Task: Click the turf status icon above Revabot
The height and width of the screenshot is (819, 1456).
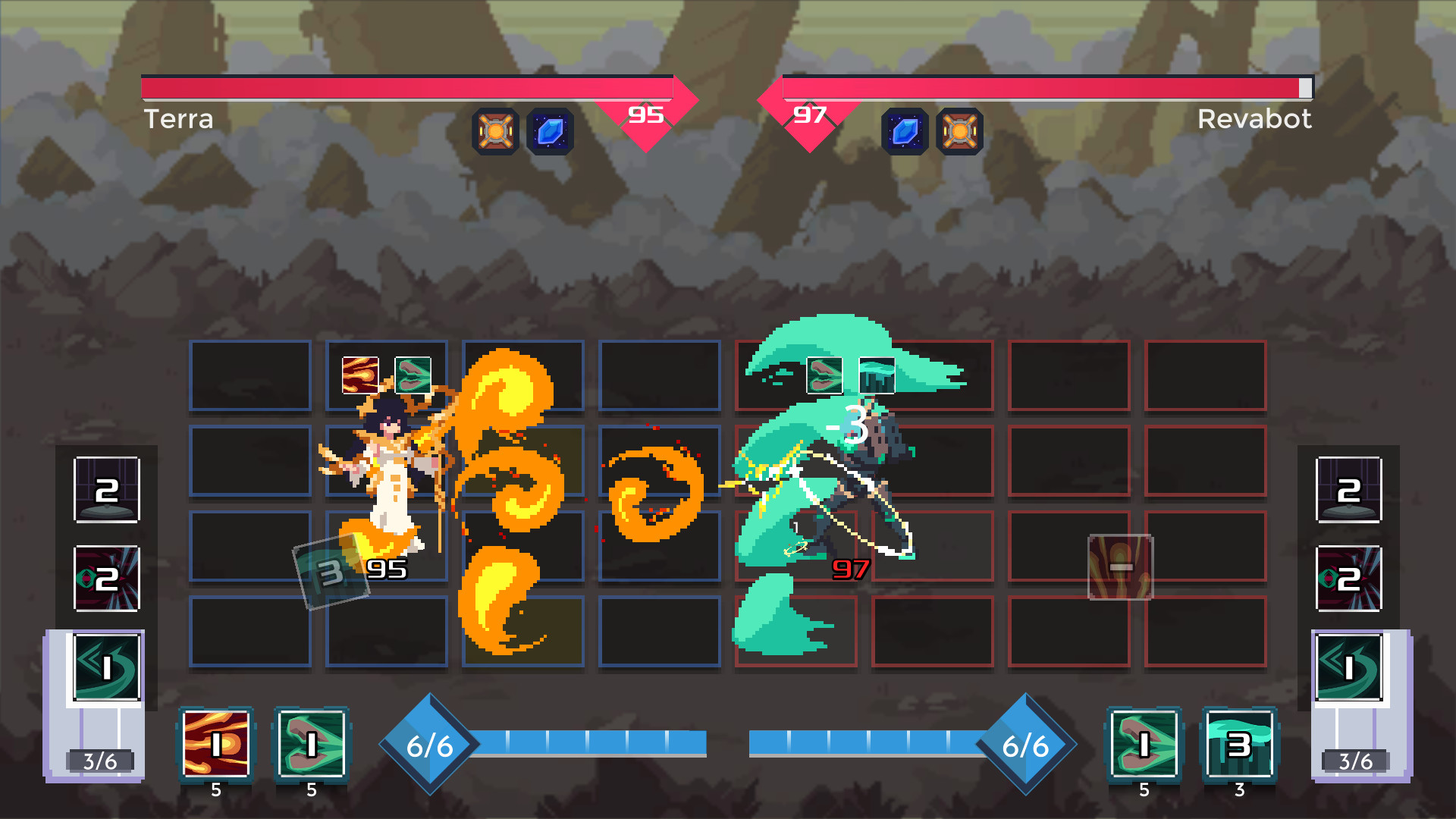Action: (877, 375)
